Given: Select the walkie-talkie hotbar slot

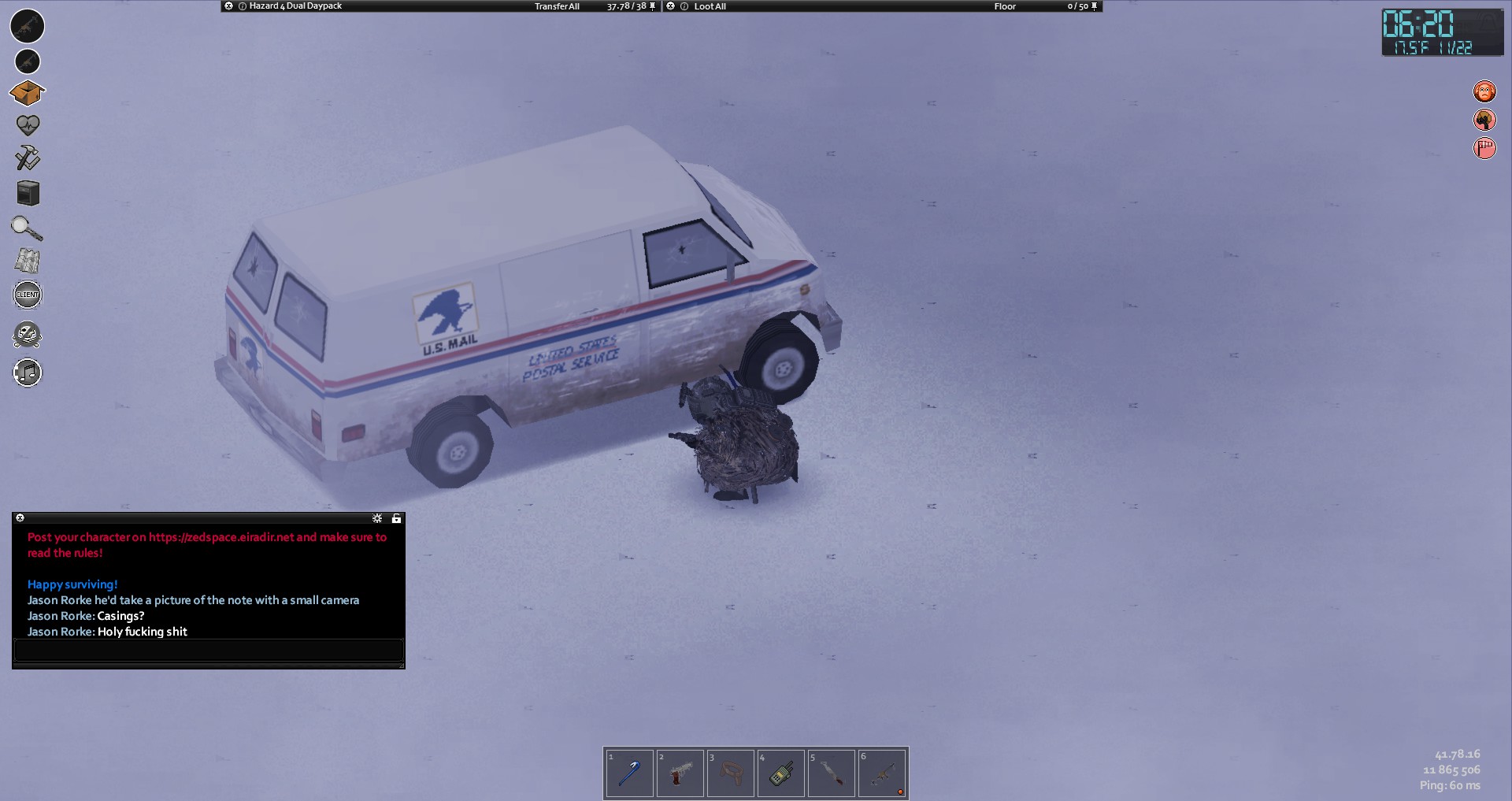Looking at the screenshot, I should (x=780, y=773).
